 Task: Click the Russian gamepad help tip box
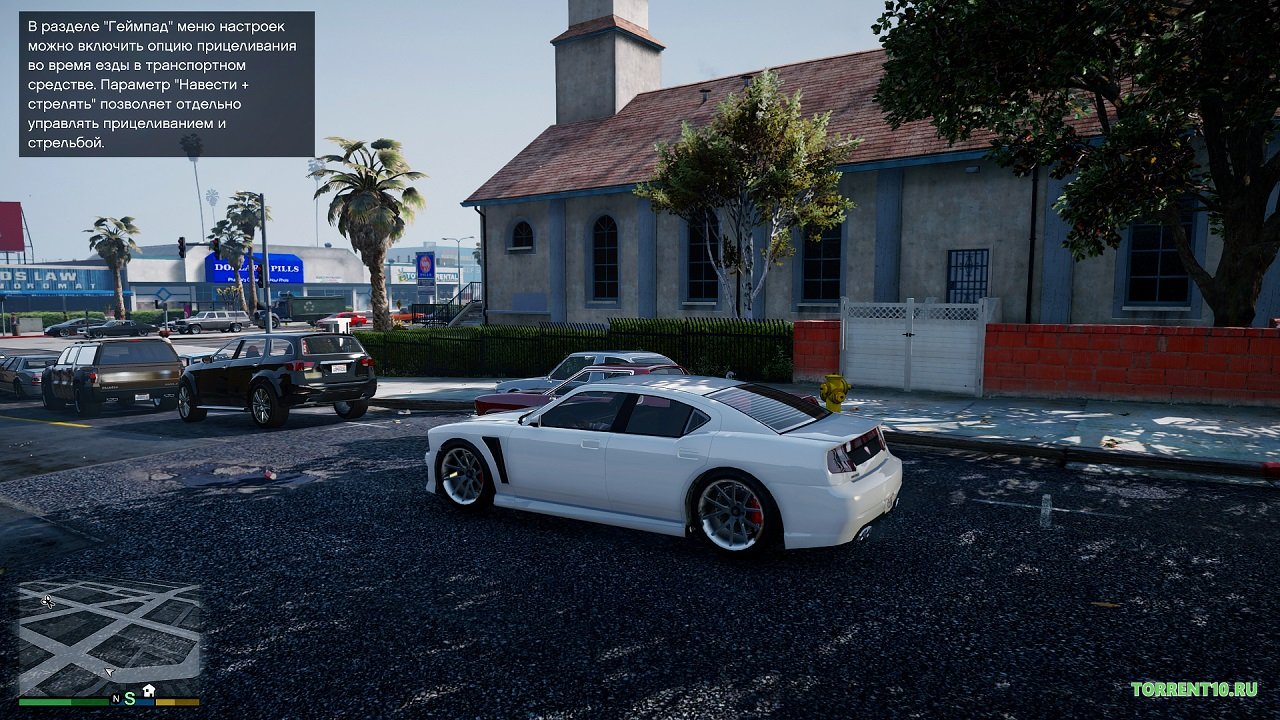166,84
